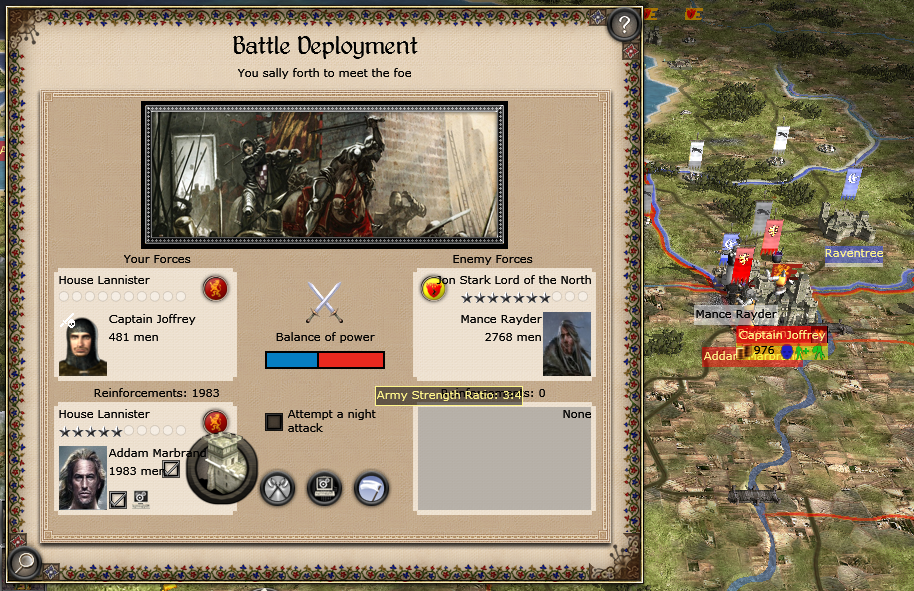Click the battle artwork banner image

tap(324, 174)
